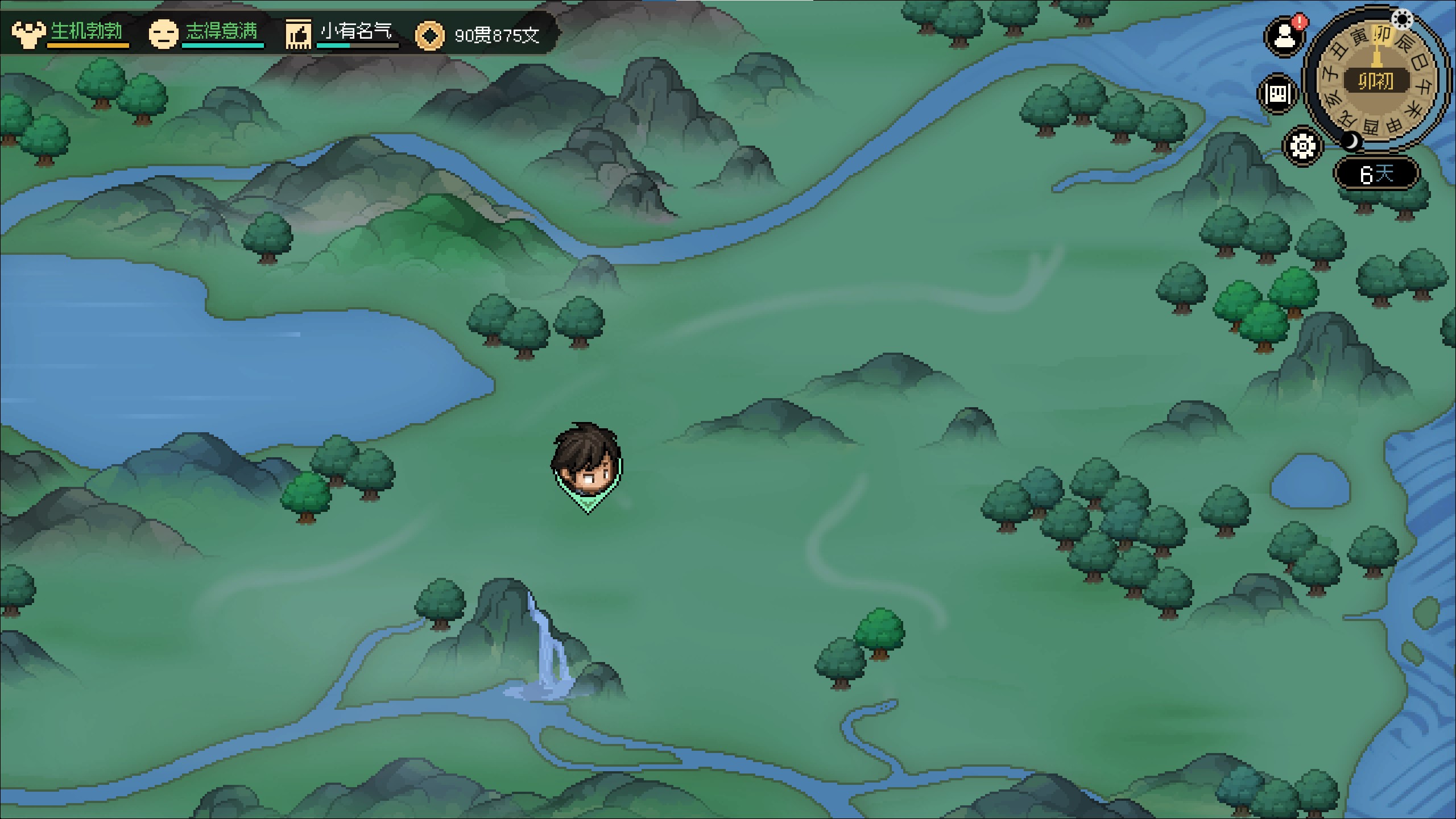The height and width of the screenshot is (819, 1456).
Task: Click the 卯初 time-of-day dial
Action: tap(1376, 82)
